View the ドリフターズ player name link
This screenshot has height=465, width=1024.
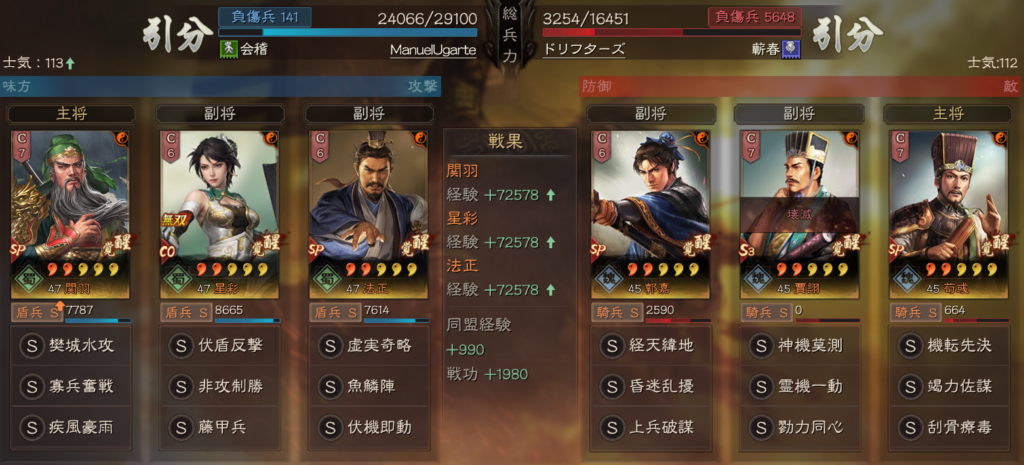click(x=584, y=49)
